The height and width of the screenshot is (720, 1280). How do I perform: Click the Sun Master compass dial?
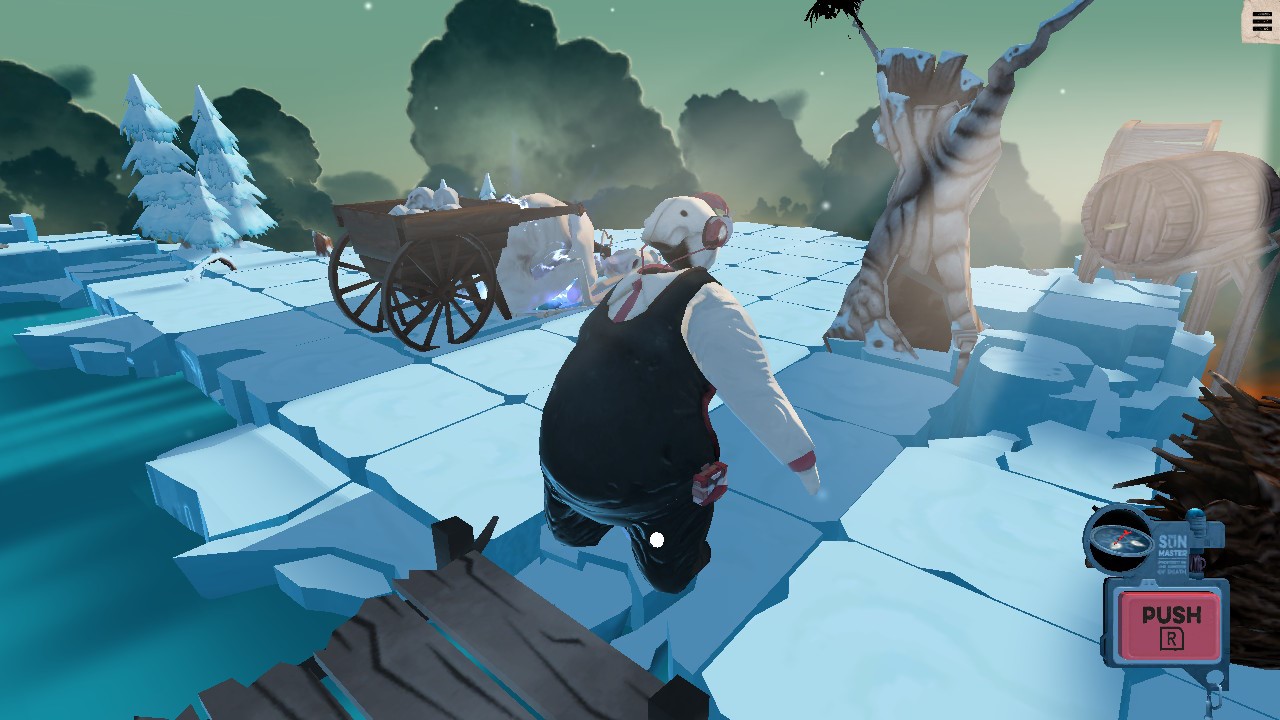click(1115, 538)
